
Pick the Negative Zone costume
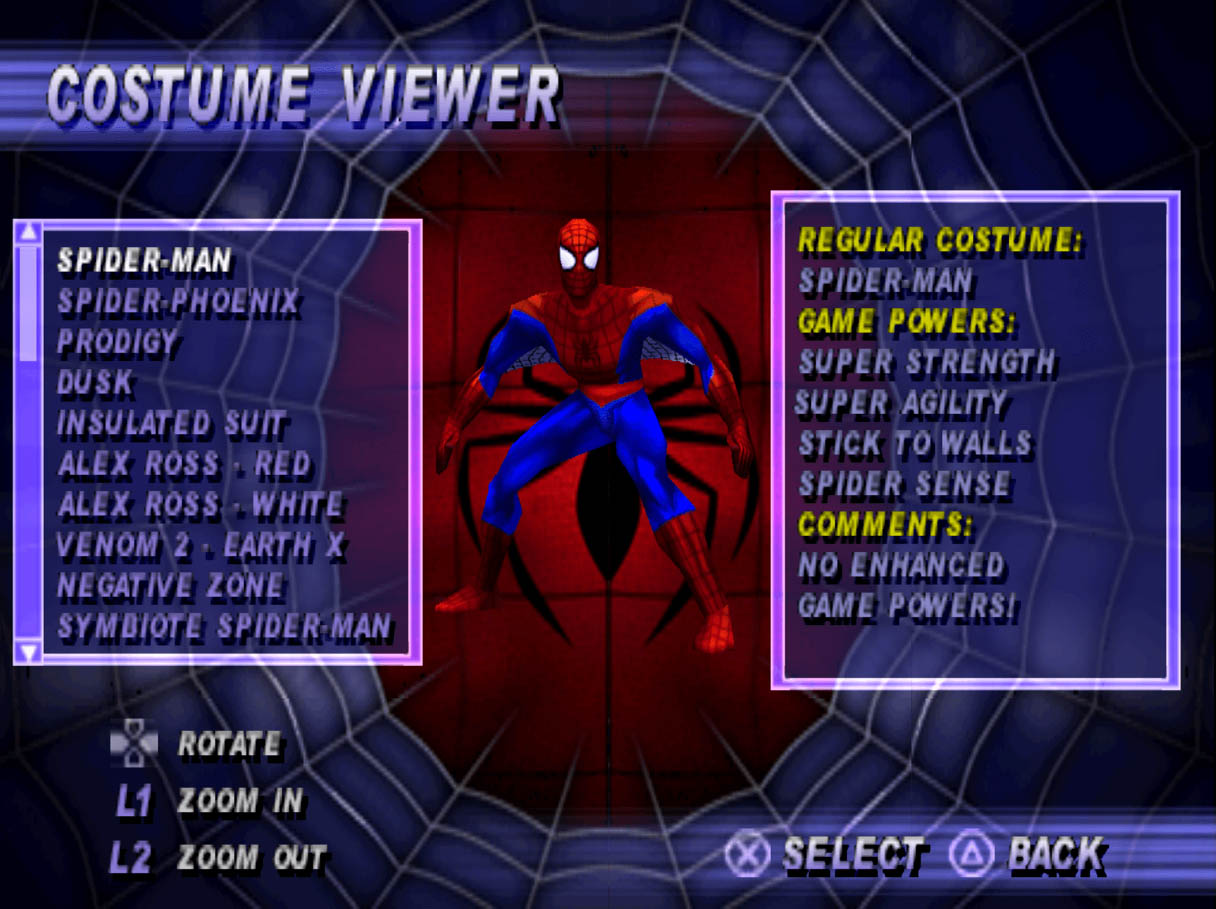coord(170,587)
